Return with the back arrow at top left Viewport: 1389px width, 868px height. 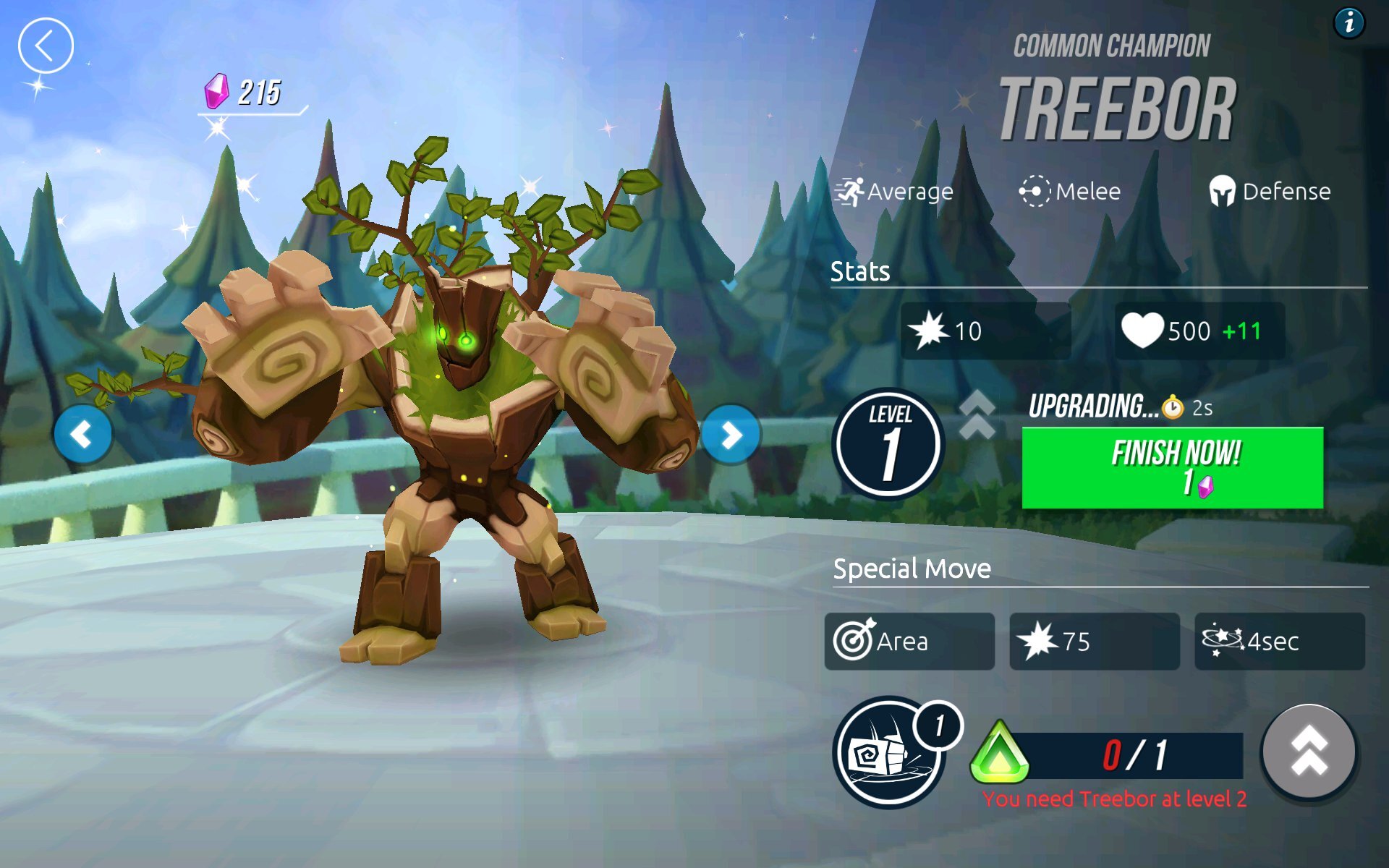pyautogui.click(x=46, y=44)
